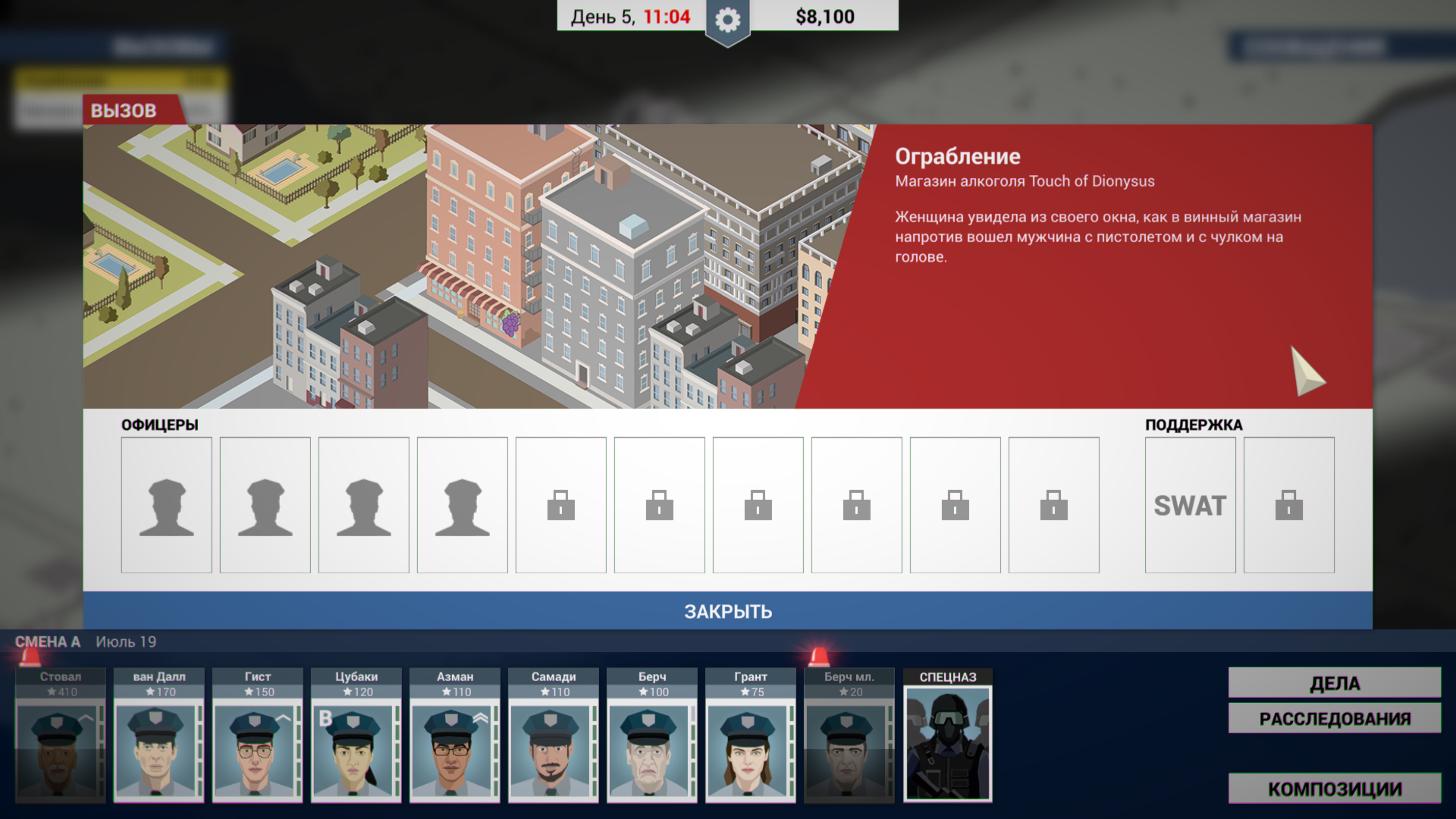Open the ДЕЛА menu
Screen dimensions: 1456x819
1335,683
